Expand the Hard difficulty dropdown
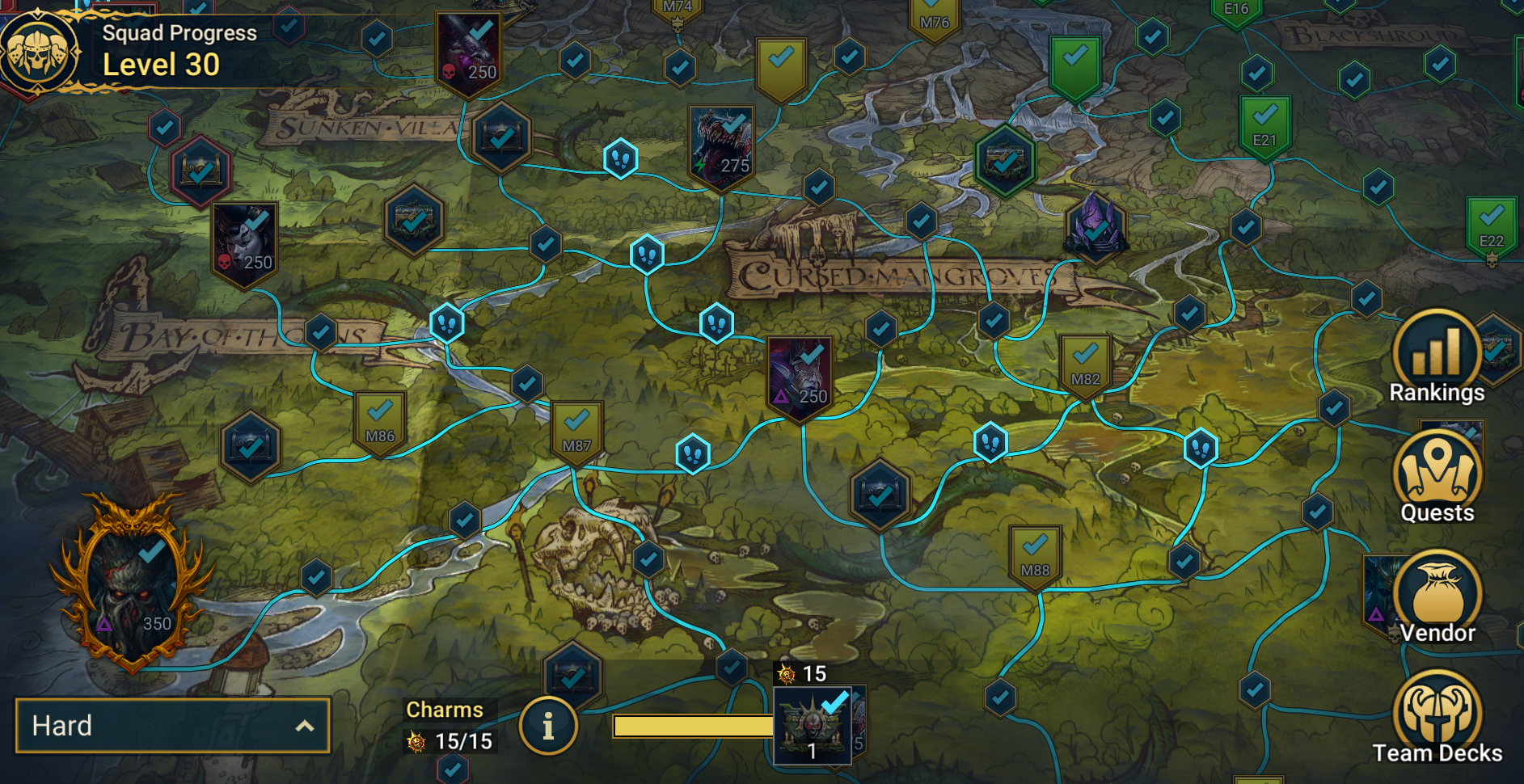Screen dimensions: 1524x784 (172, 726)
